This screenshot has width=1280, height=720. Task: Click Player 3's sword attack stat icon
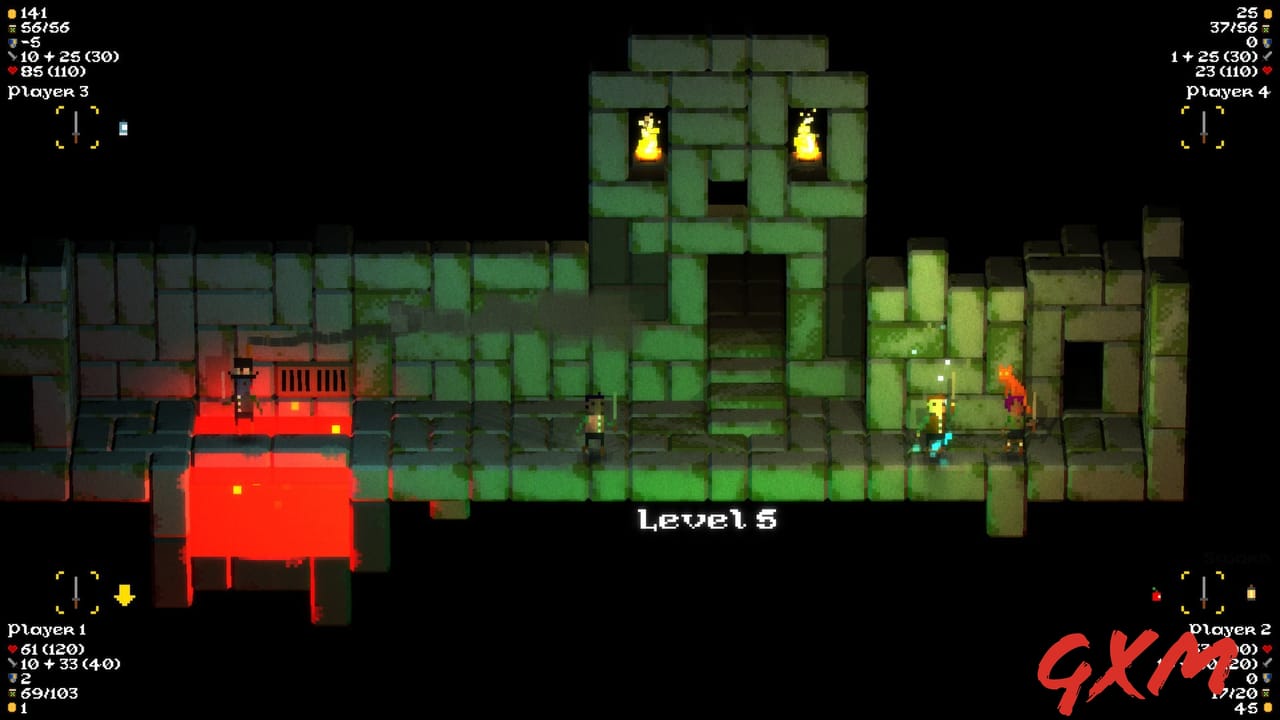tap(14, 57)
